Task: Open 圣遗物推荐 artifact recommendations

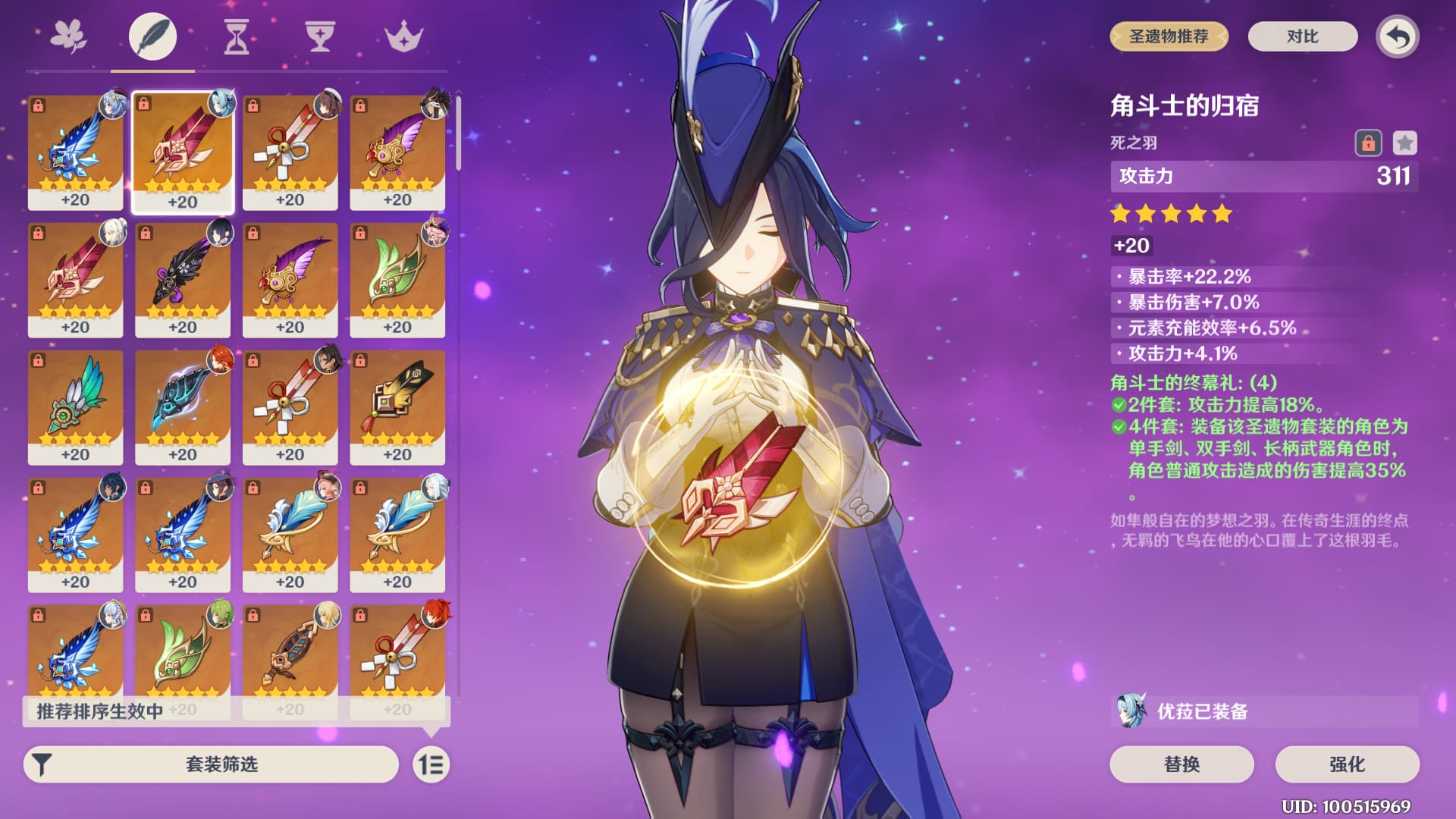Action: [x=1169, y=36]
